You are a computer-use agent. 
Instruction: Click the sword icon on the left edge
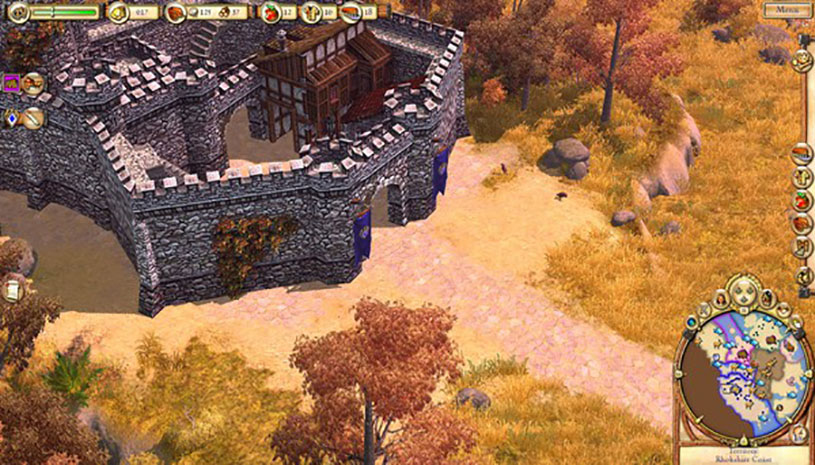point(32,119)
